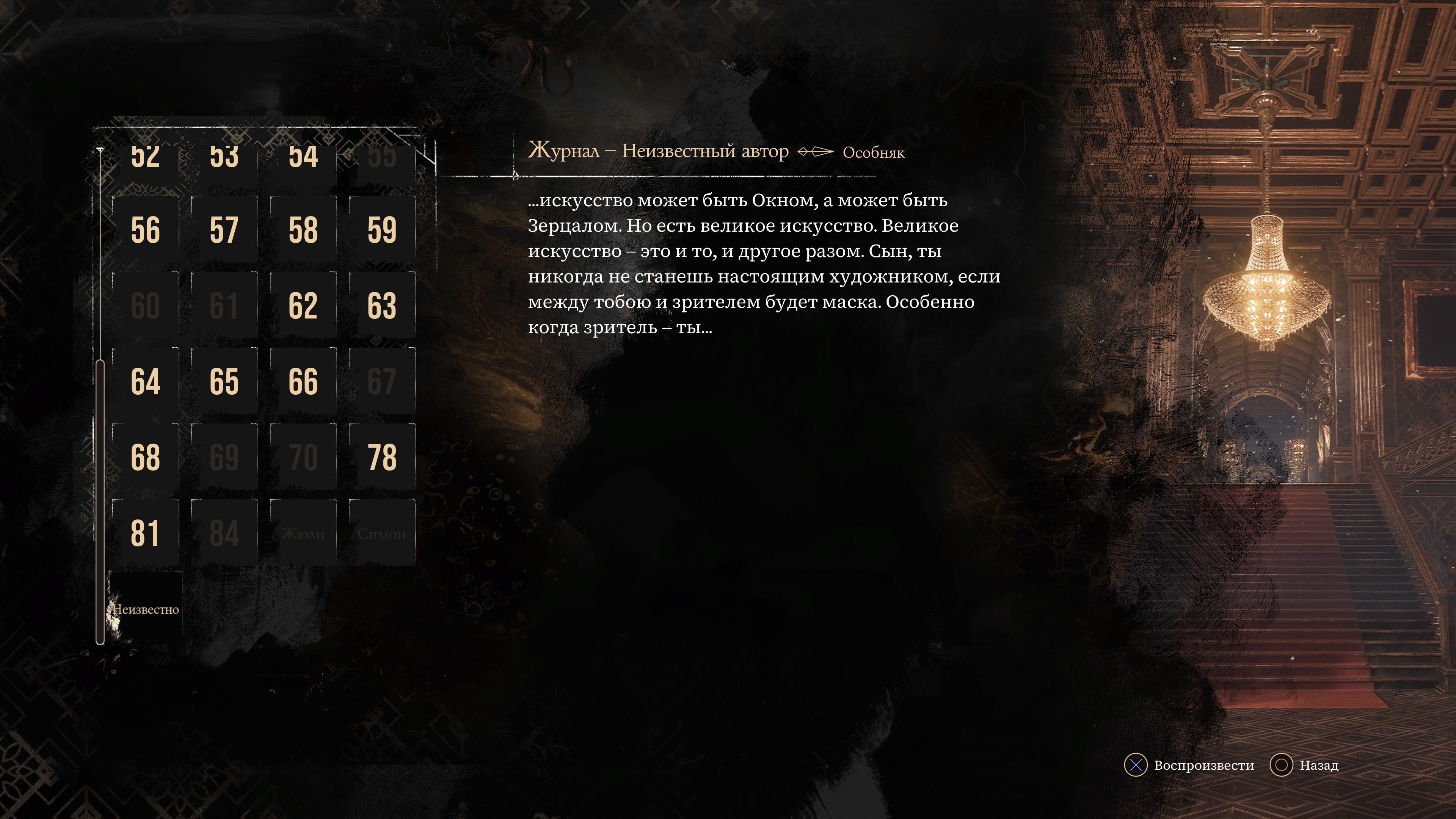Click the locked journal tile 60
Screen dimensions: 1456x819
click(145, 305)
